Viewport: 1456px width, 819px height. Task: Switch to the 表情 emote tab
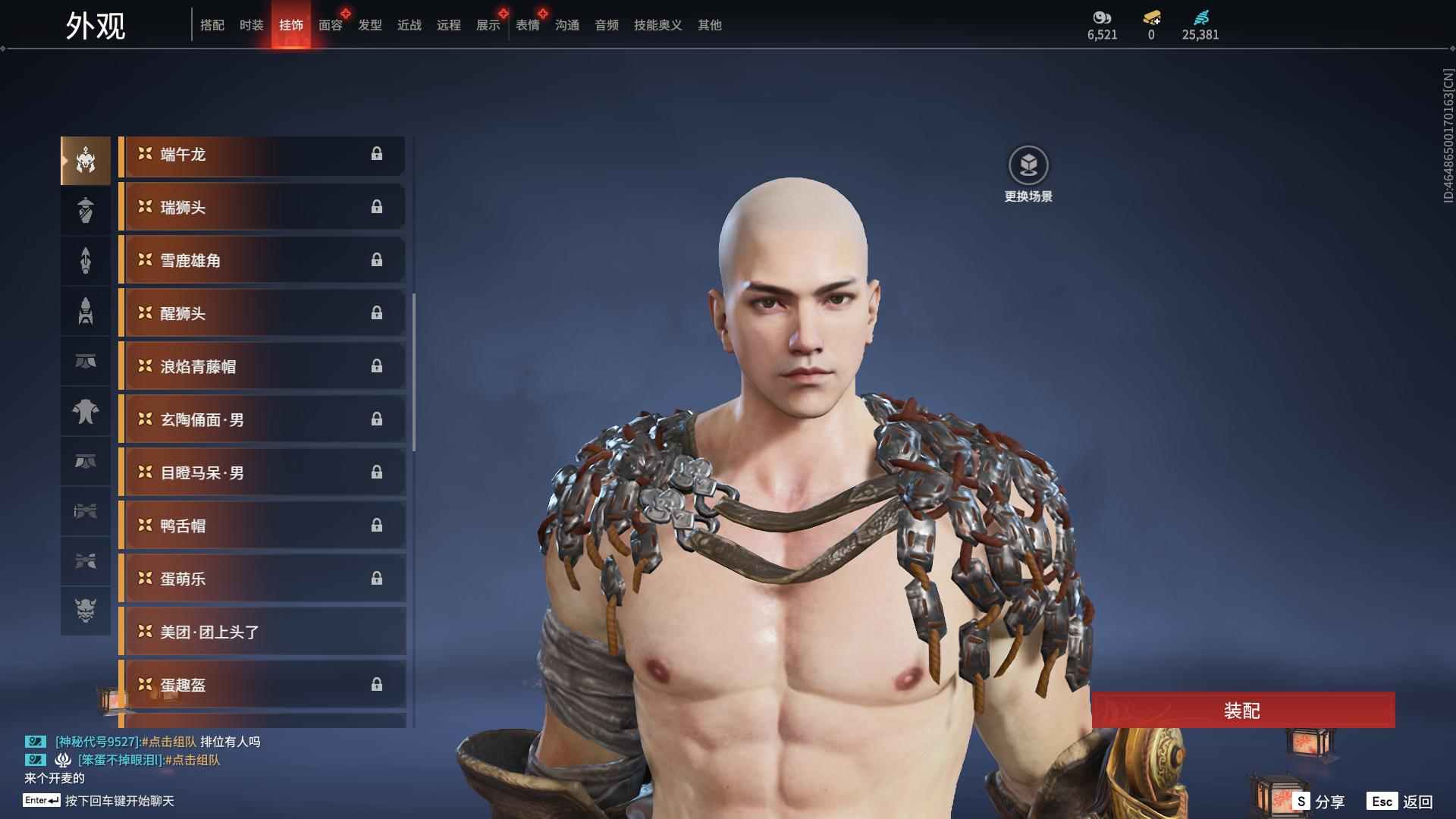(528, 25)
